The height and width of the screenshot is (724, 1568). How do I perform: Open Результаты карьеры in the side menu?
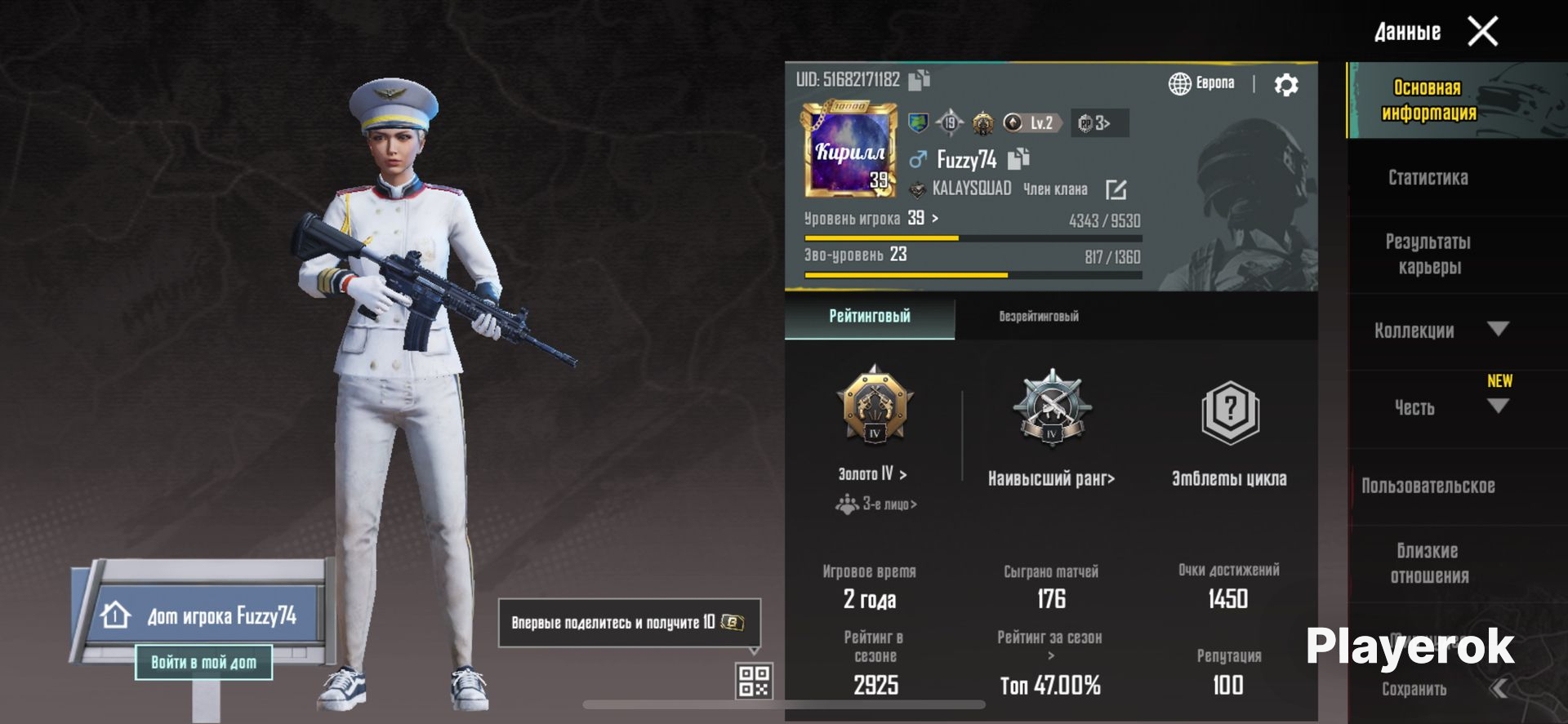tap(1428, 254)
